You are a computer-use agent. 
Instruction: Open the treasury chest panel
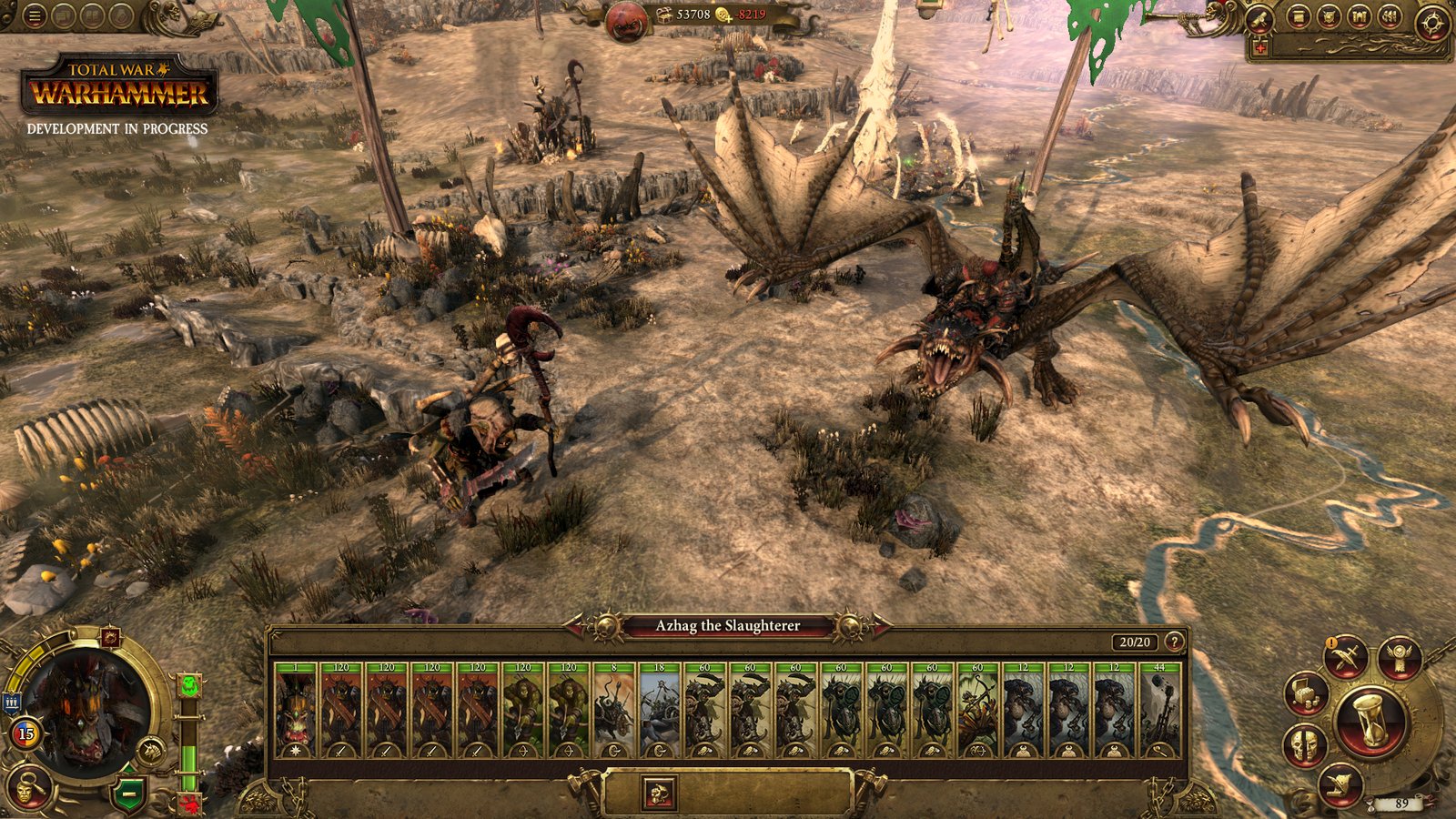(x=1305, y=694)
